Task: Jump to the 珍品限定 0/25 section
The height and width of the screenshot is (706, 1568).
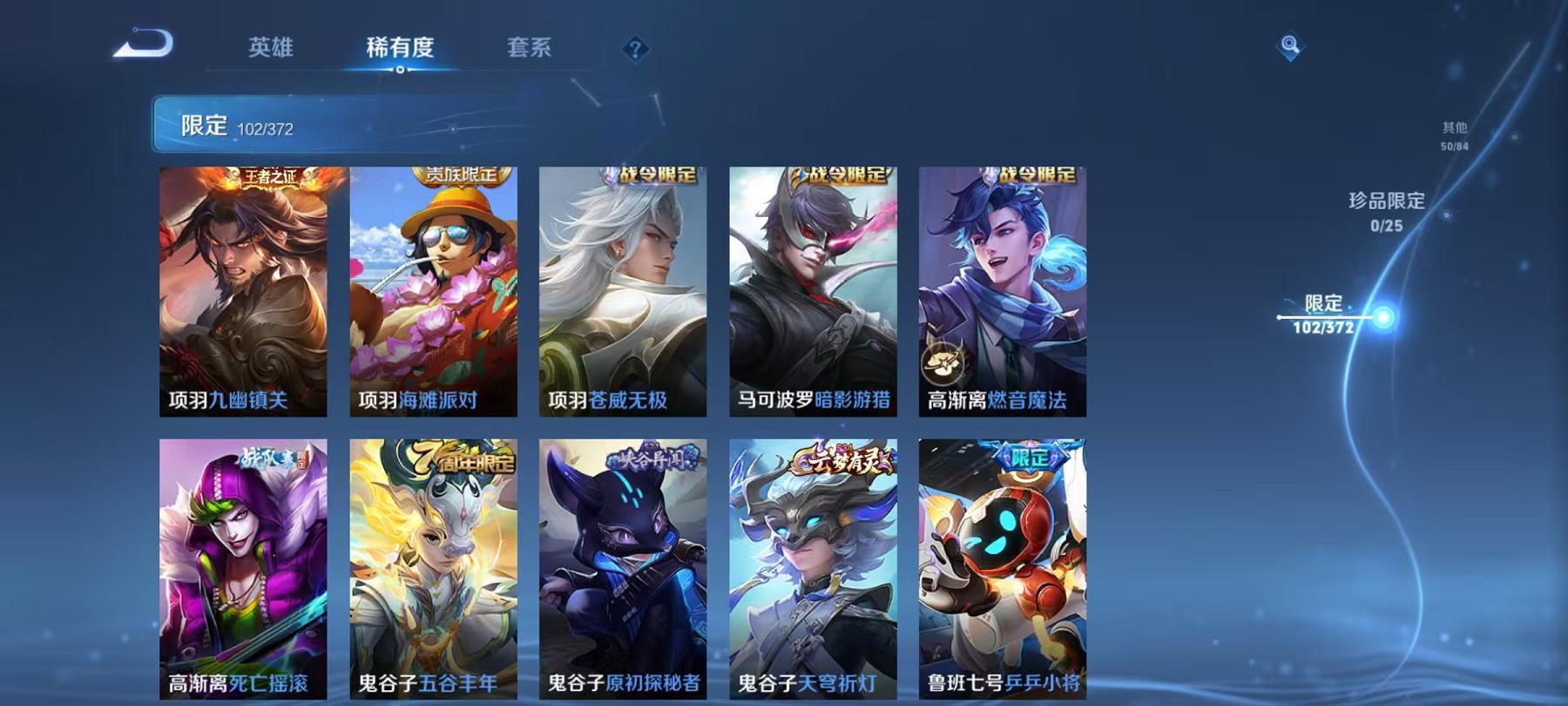Action: tap(1386, 212)
